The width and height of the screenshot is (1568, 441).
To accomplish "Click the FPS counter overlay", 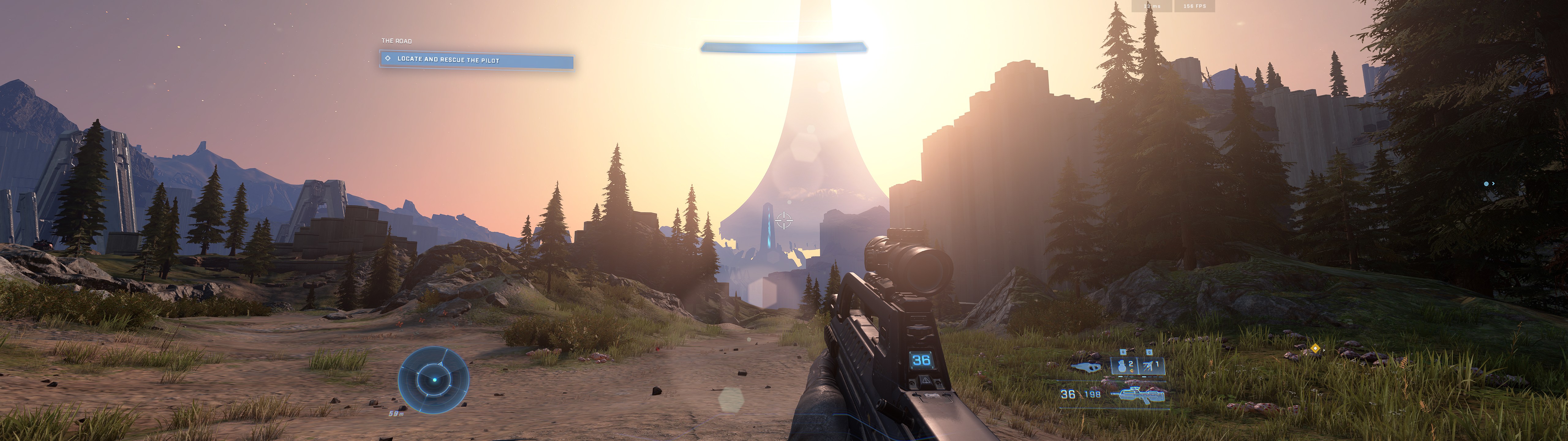I will tap(1194, 6).
